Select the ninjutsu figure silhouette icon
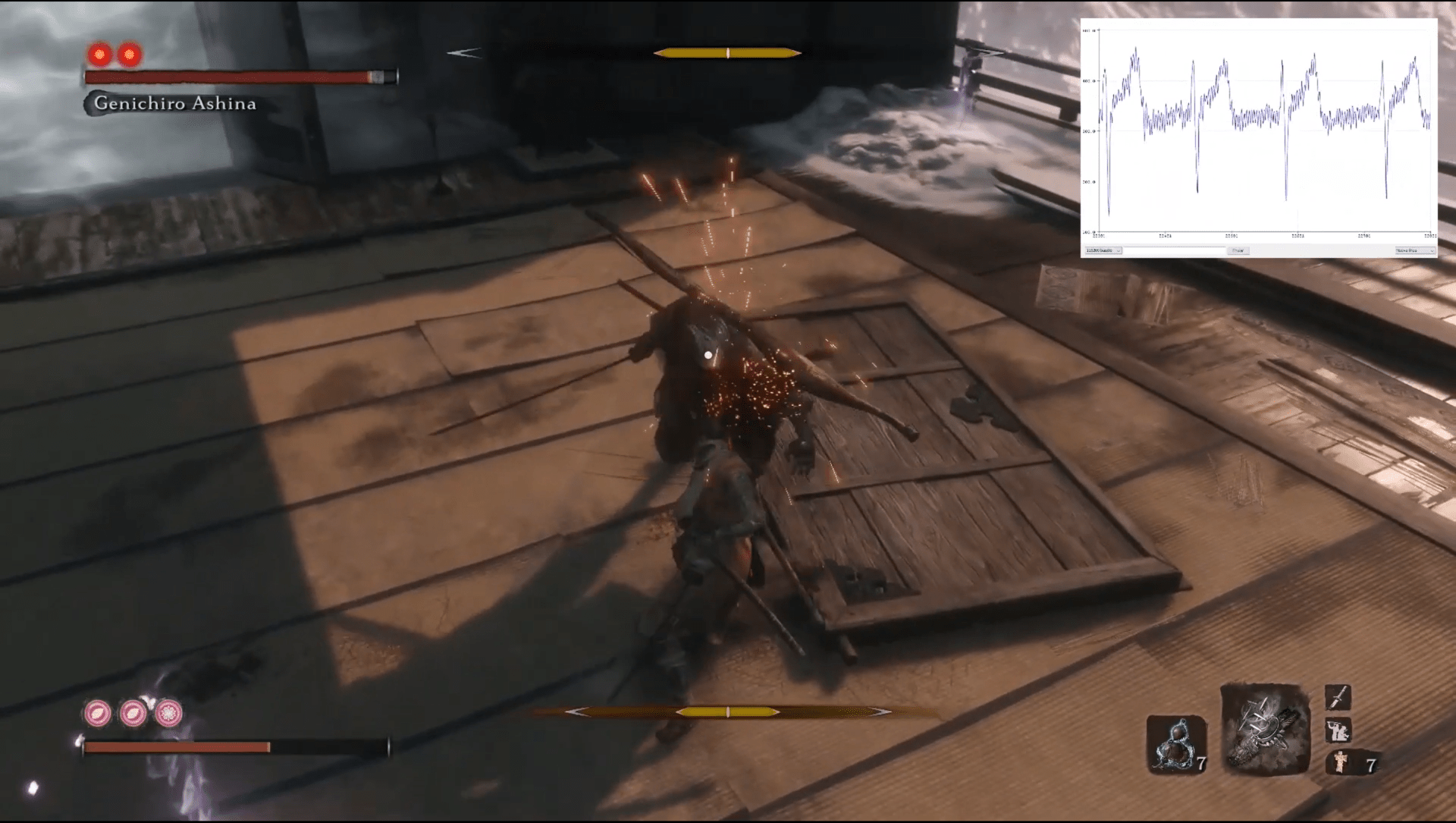Viewport: 1456px width, 823px height. pos(1337,730)
